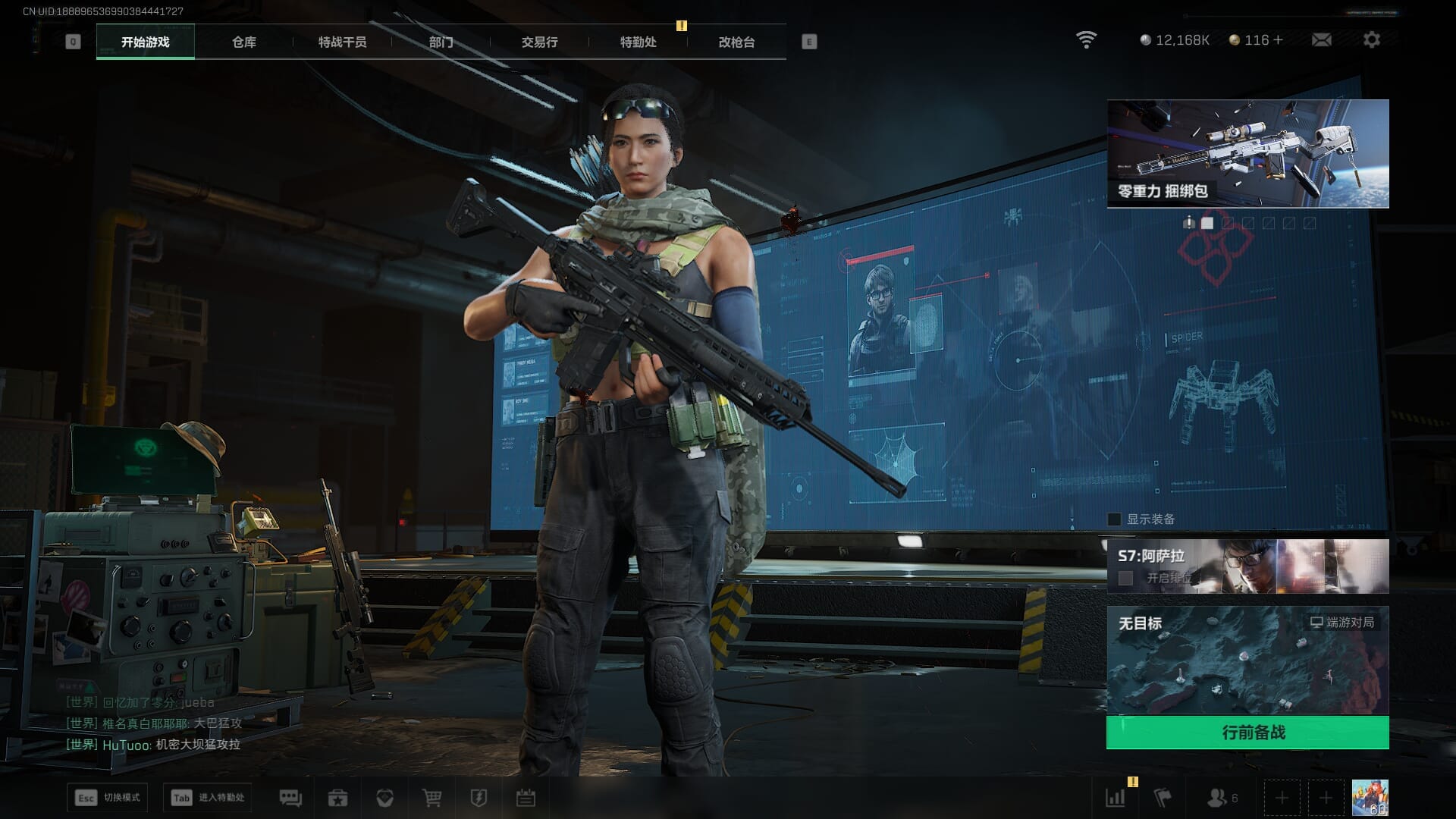The height and width of the screenshot is (819, 1456).
Task: Open settings with the gear icon
Action: pyautogui.click(x=1371, y=40)
